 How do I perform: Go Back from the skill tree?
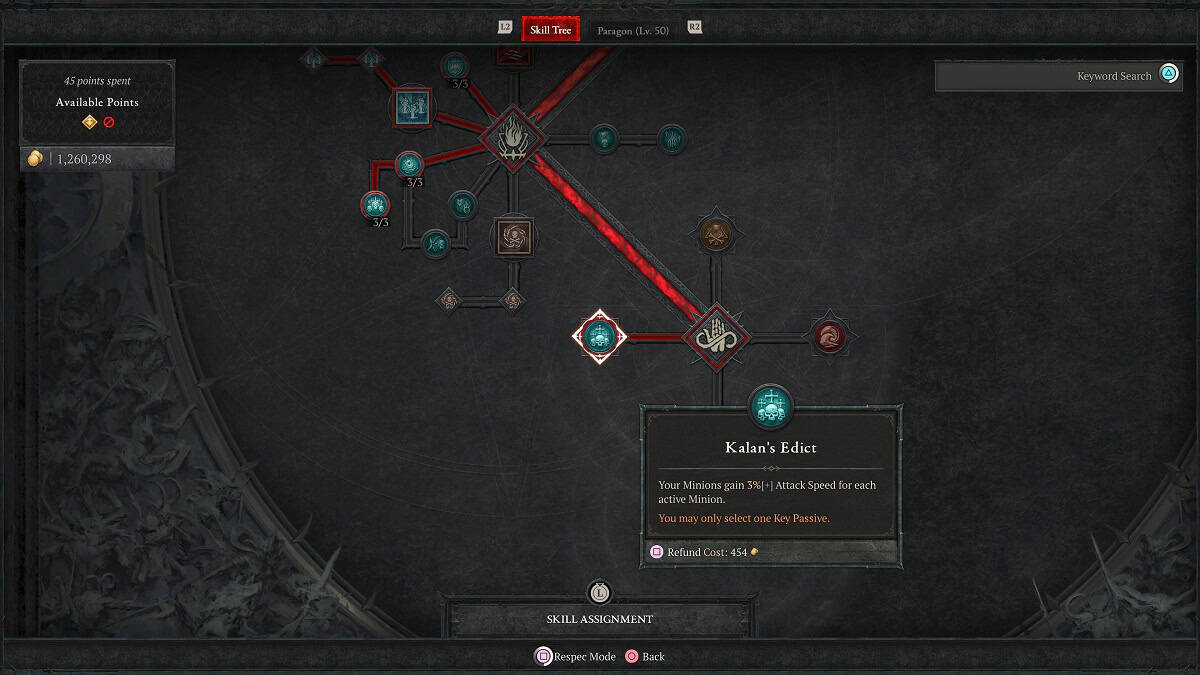tap(644, 657)
